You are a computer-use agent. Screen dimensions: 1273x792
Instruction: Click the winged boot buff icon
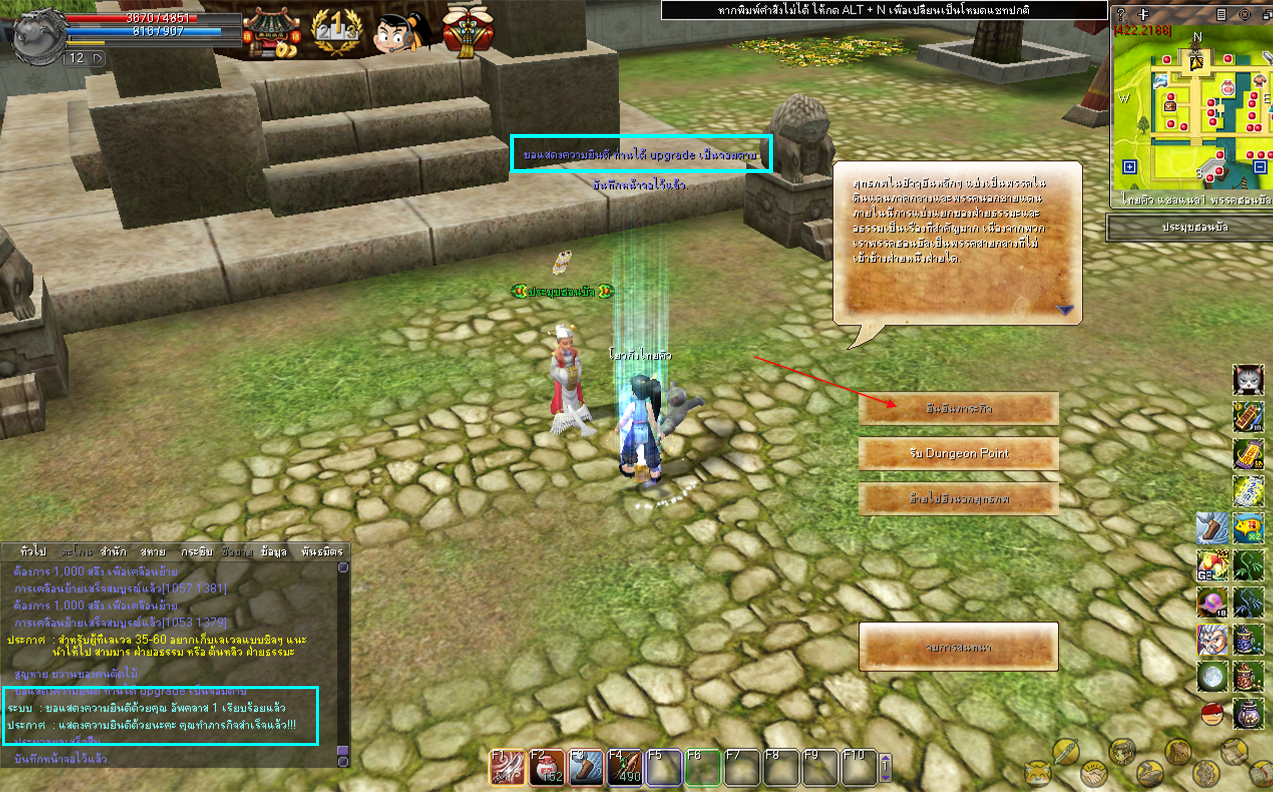[x=1213, y=528]
